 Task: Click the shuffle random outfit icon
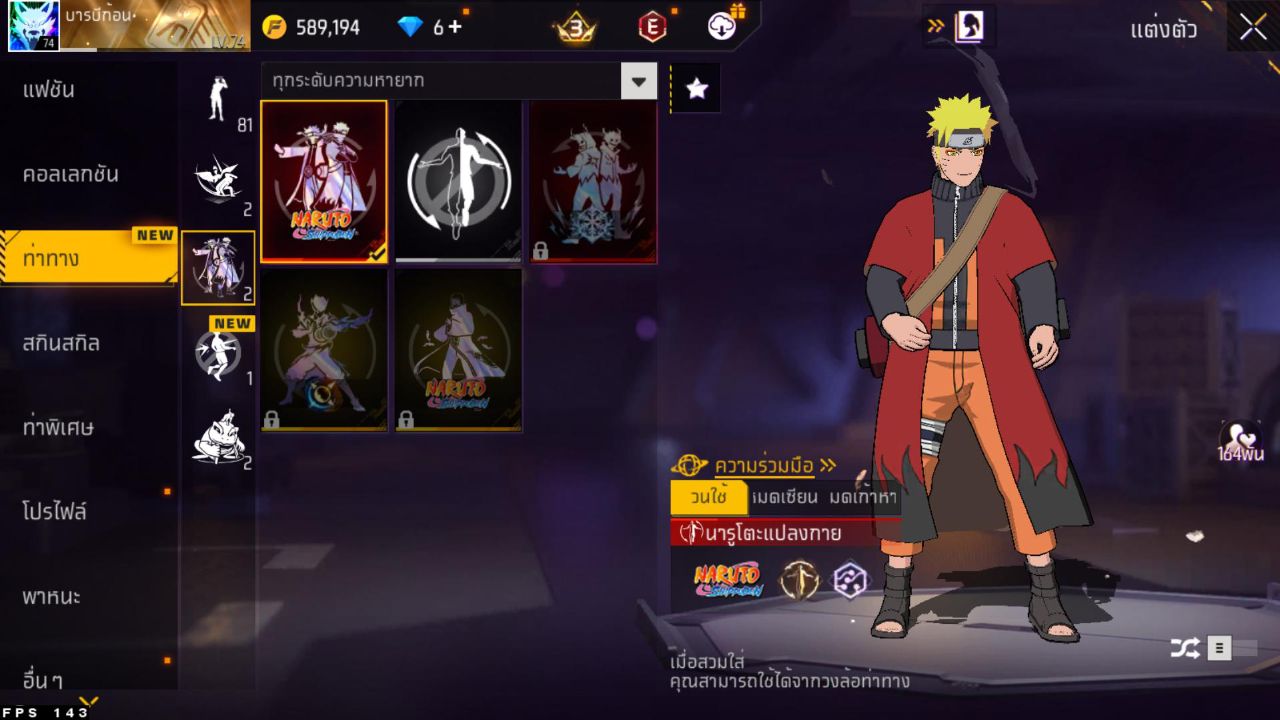pyautogui.click(x=1185, y=648)
